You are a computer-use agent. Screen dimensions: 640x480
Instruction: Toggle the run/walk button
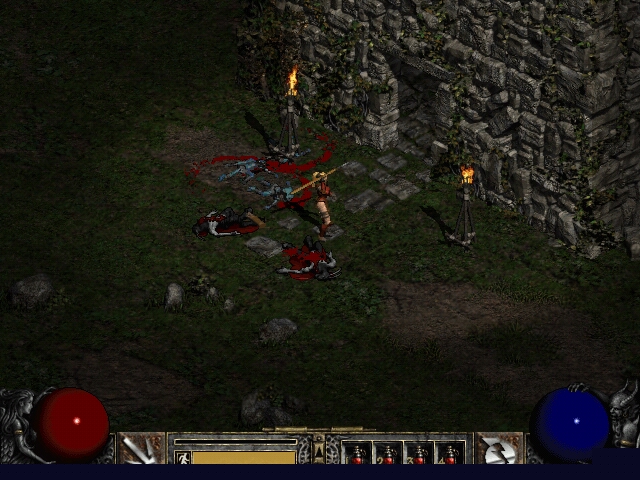tap(182, 457)
